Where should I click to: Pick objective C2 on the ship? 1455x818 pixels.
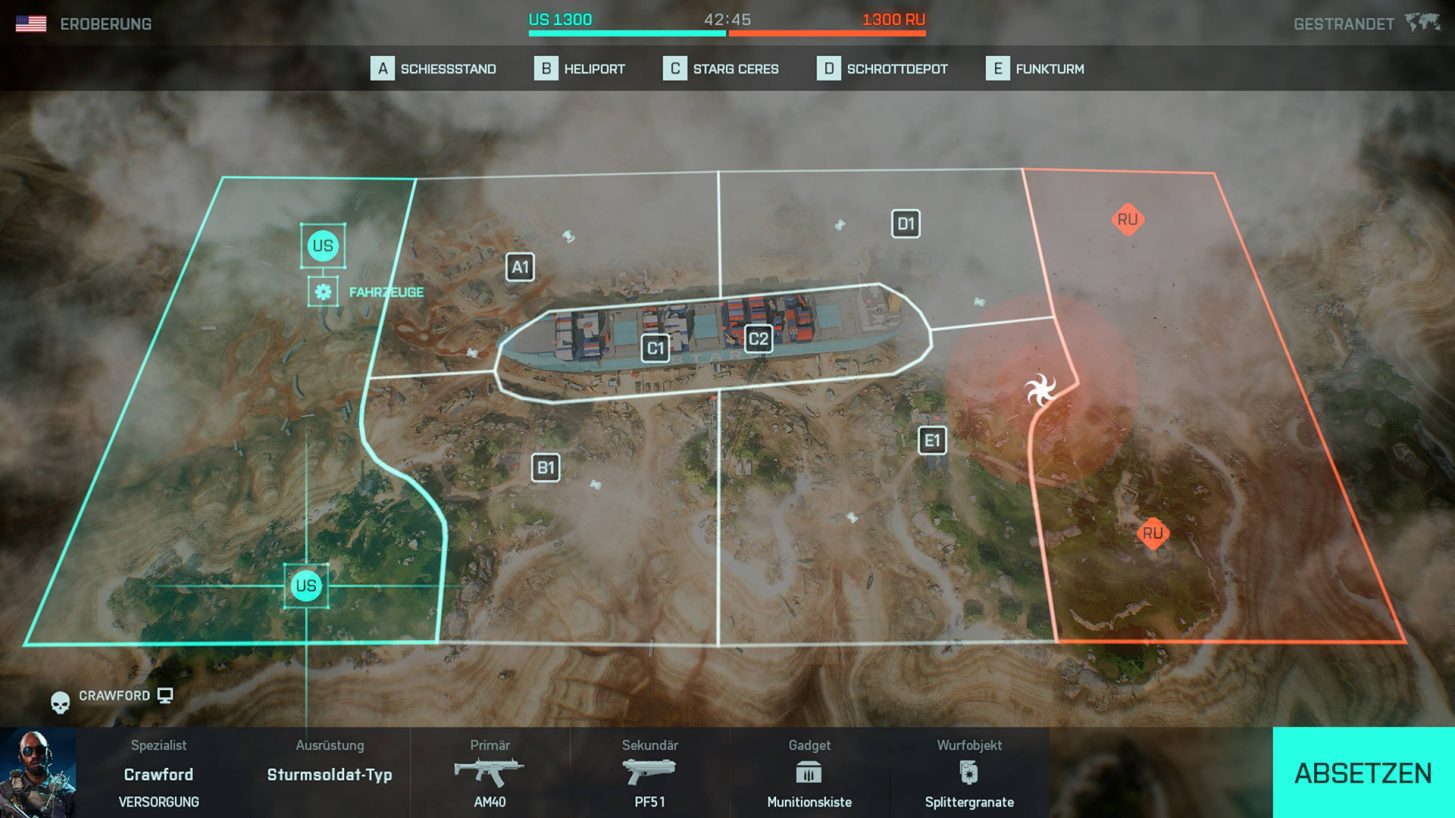click(x=759, y=339)
